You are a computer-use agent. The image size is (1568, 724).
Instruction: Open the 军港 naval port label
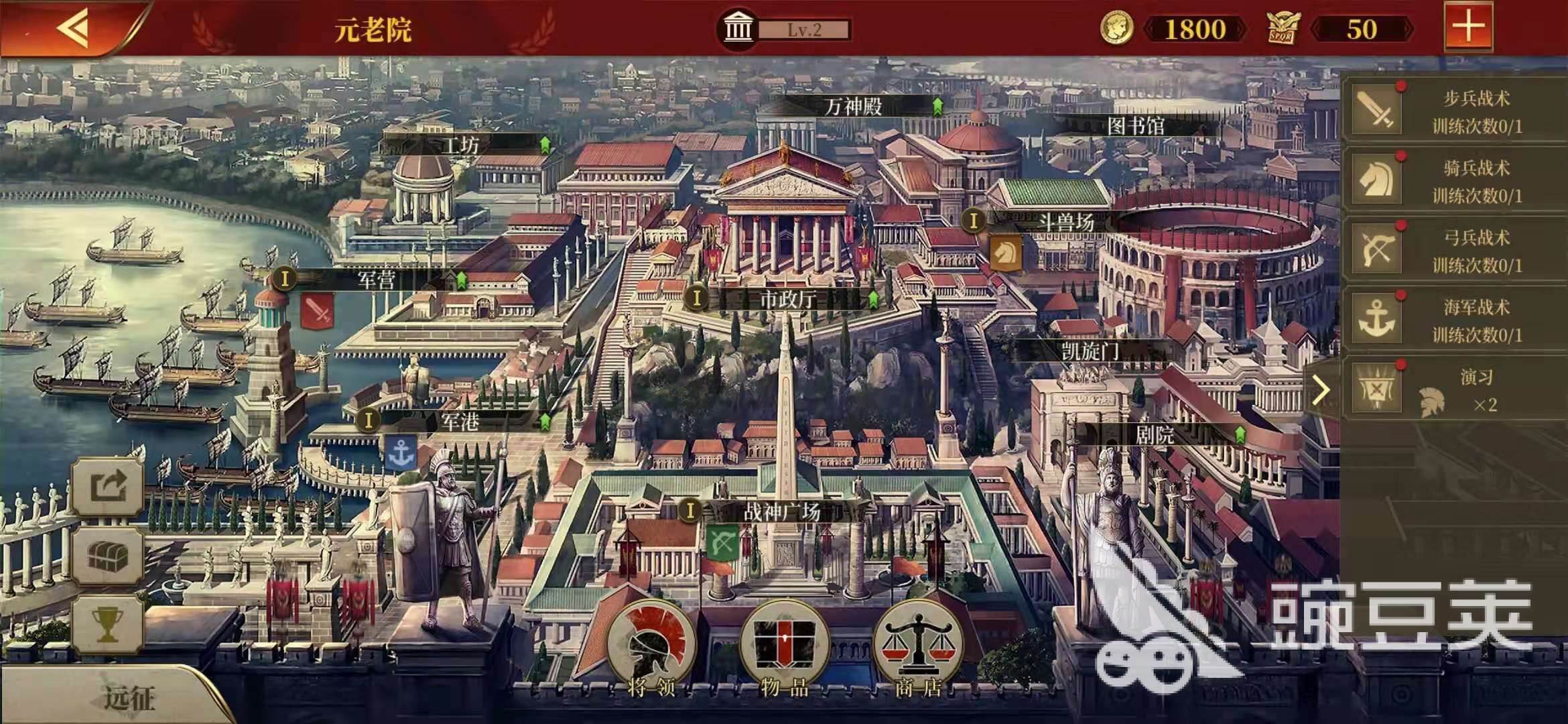[460, 422]
